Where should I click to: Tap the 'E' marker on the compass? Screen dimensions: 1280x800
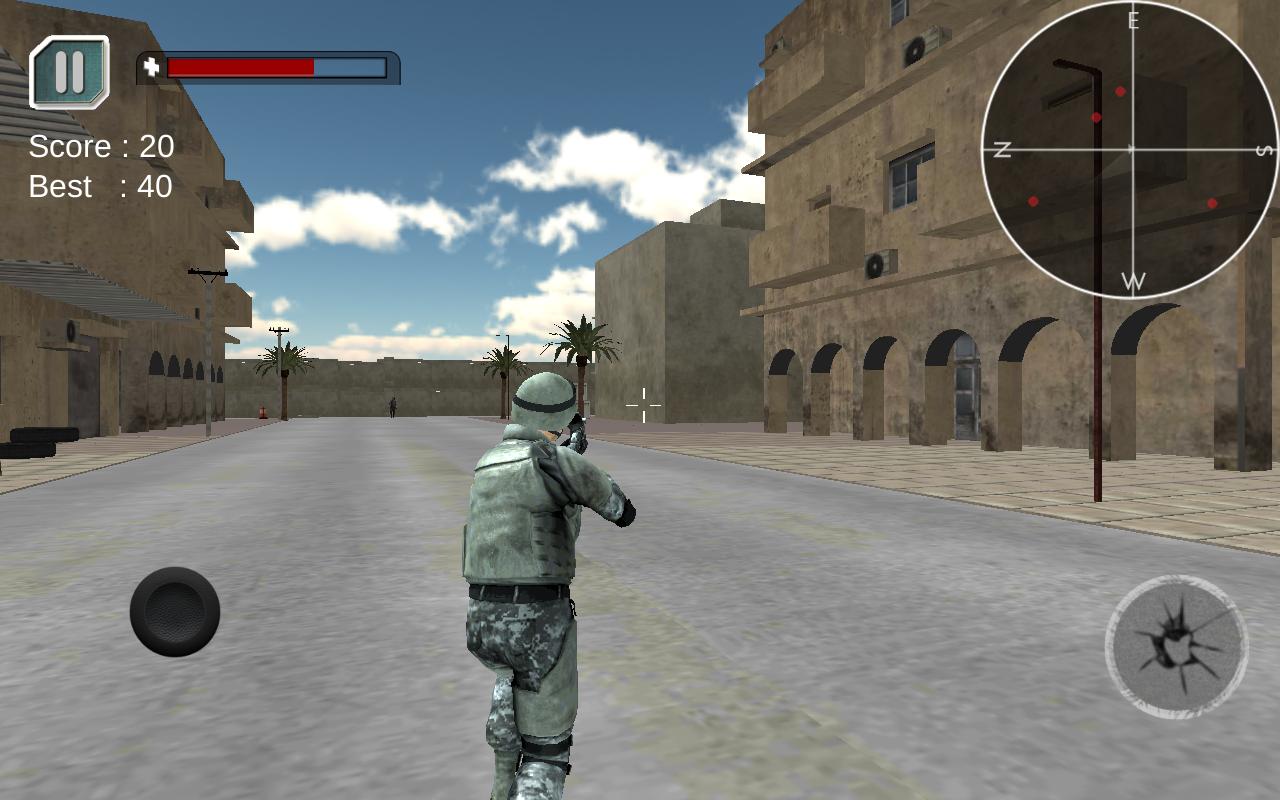1133,18
